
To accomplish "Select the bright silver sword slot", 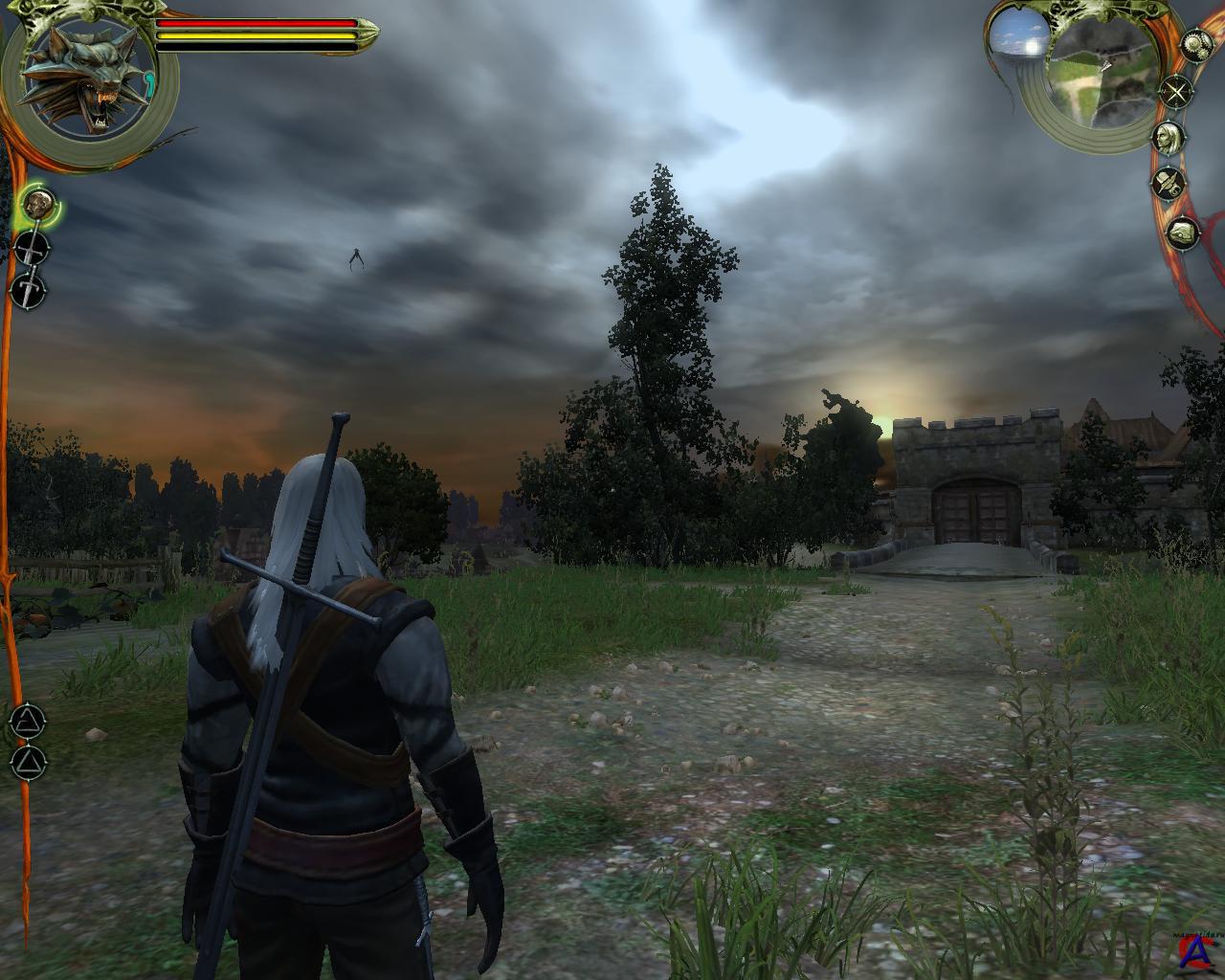I will [30, 288].
